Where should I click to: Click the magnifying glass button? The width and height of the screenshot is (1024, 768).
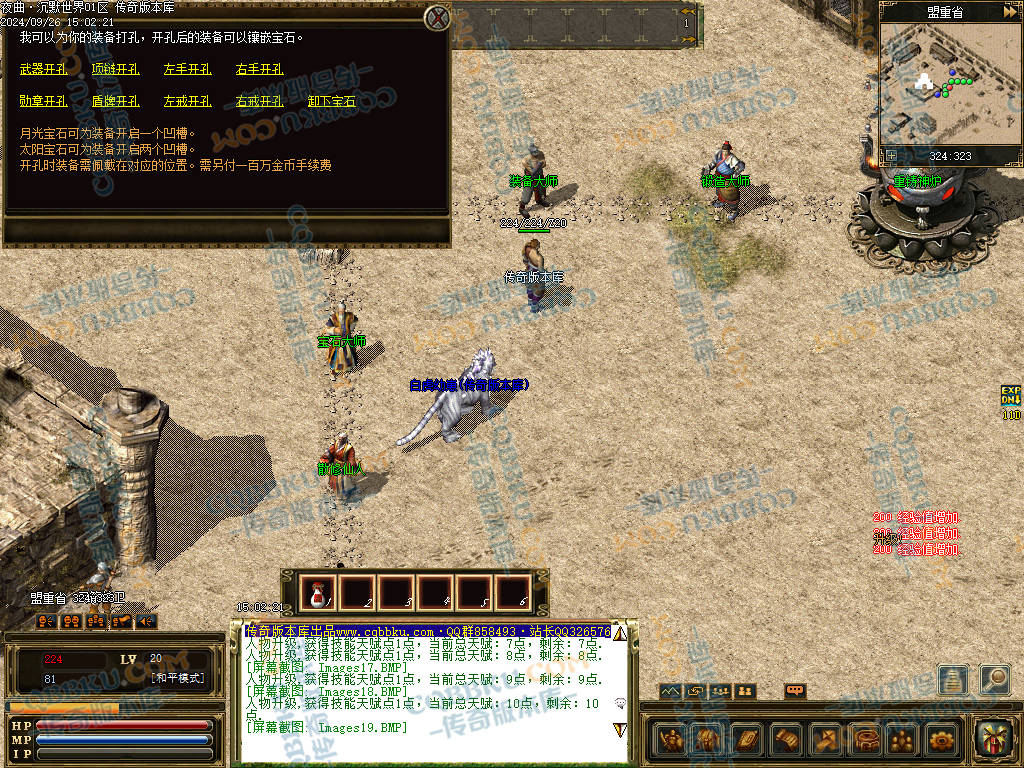click(994, 680)
